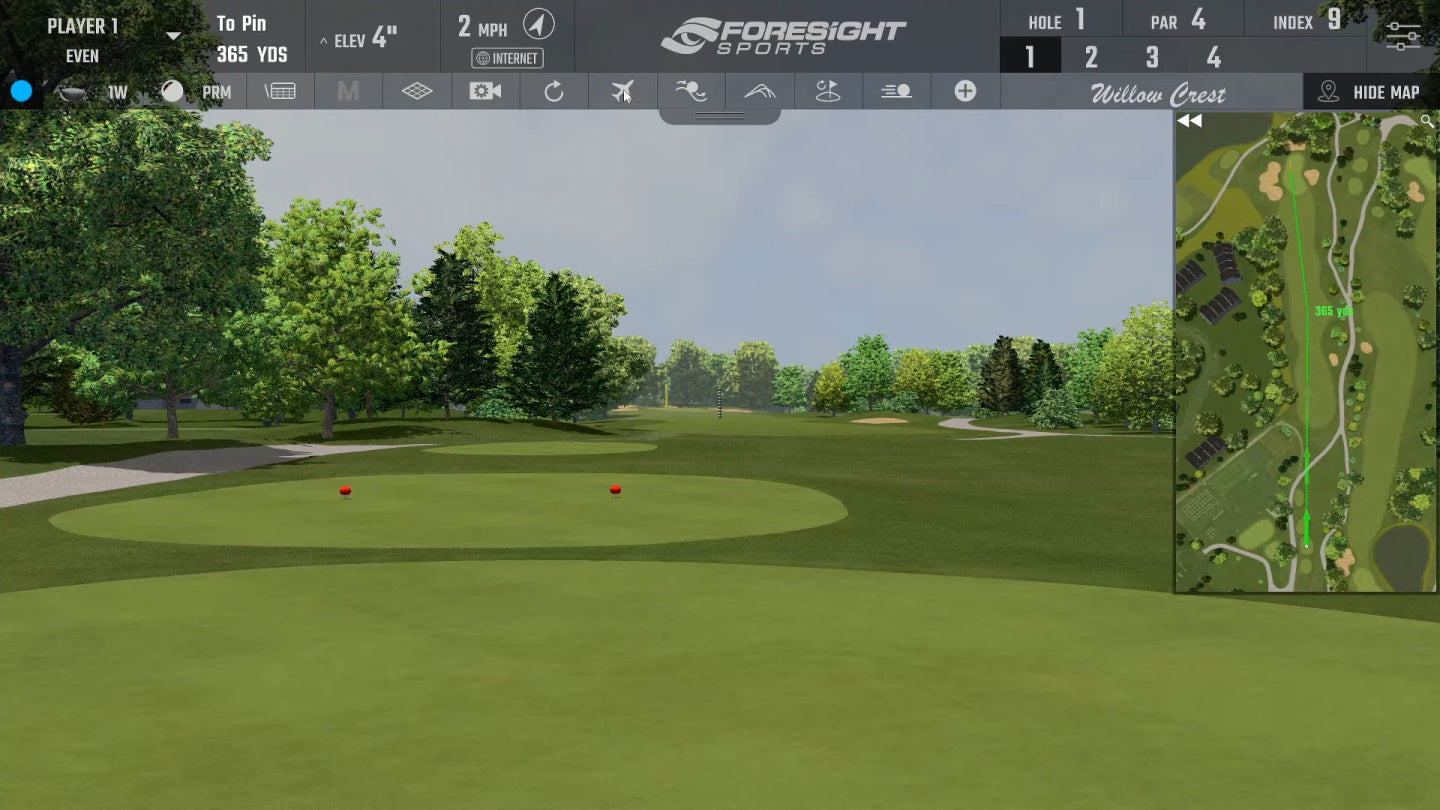Click the wind and ball flight icon
Screen dimensions: 1440x810
pyautogui.click(x=691, y=92)
